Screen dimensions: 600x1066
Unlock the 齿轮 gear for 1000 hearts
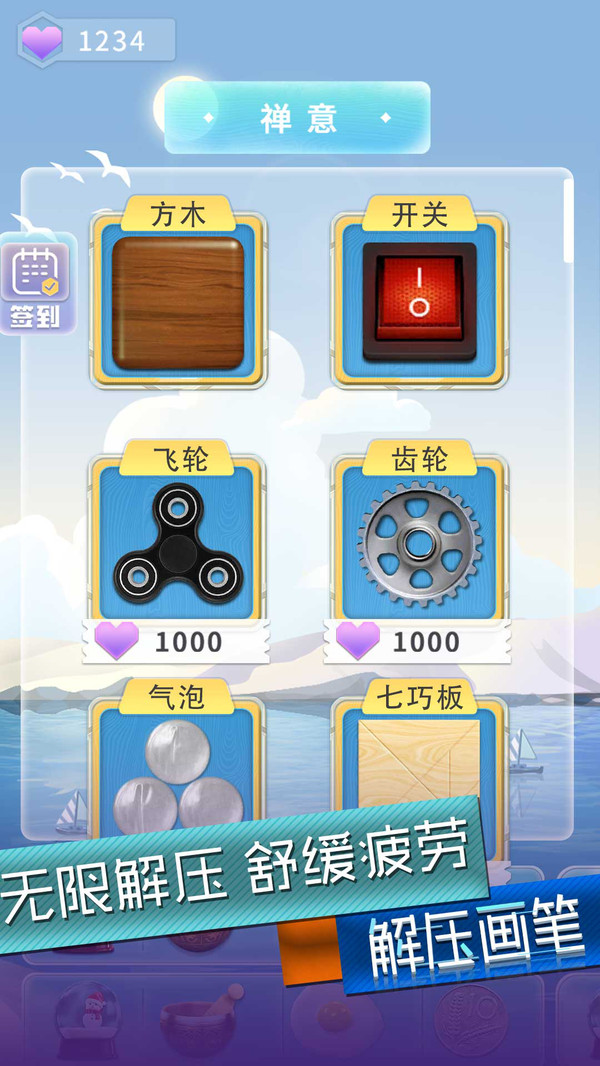click(x=420, y=641)
